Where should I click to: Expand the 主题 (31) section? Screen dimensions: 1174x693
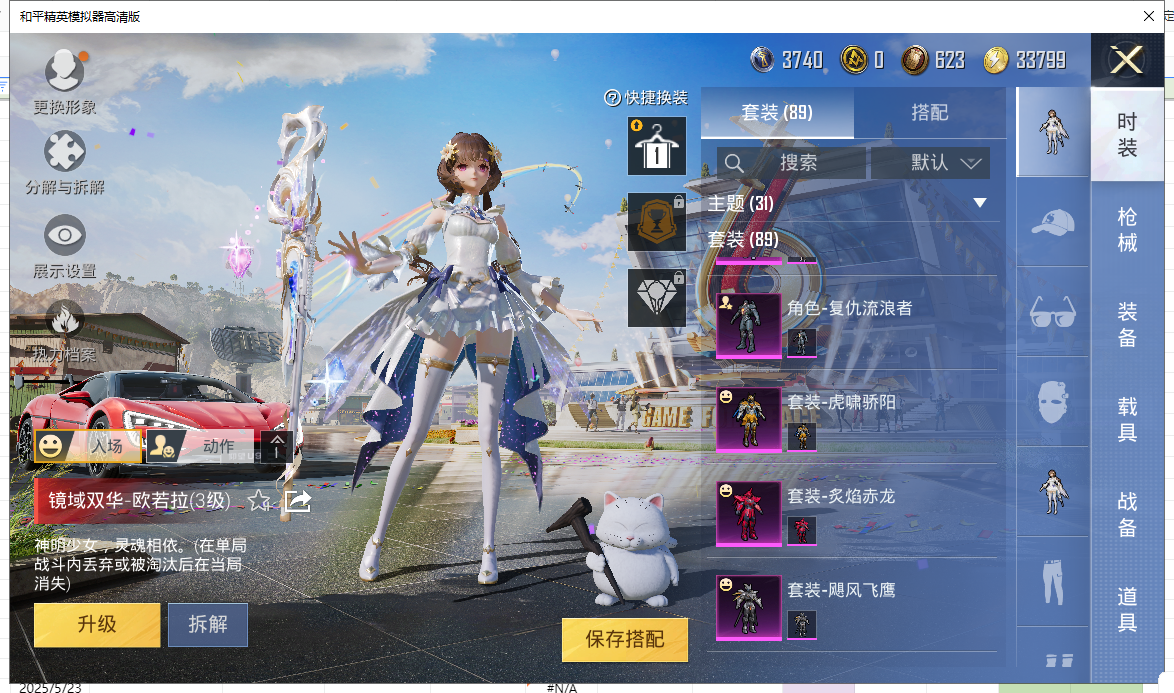point(980,203)
